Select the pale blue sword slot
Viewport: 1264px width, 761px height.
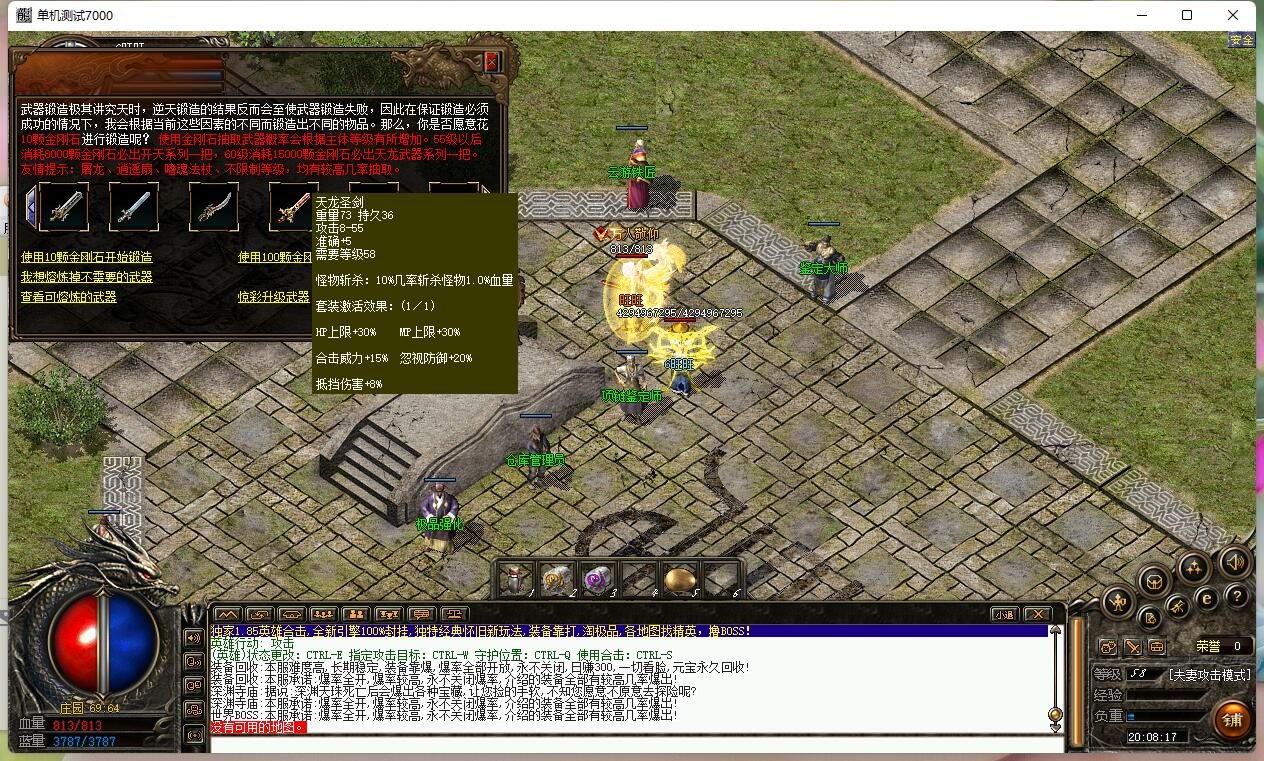point(134,207)
